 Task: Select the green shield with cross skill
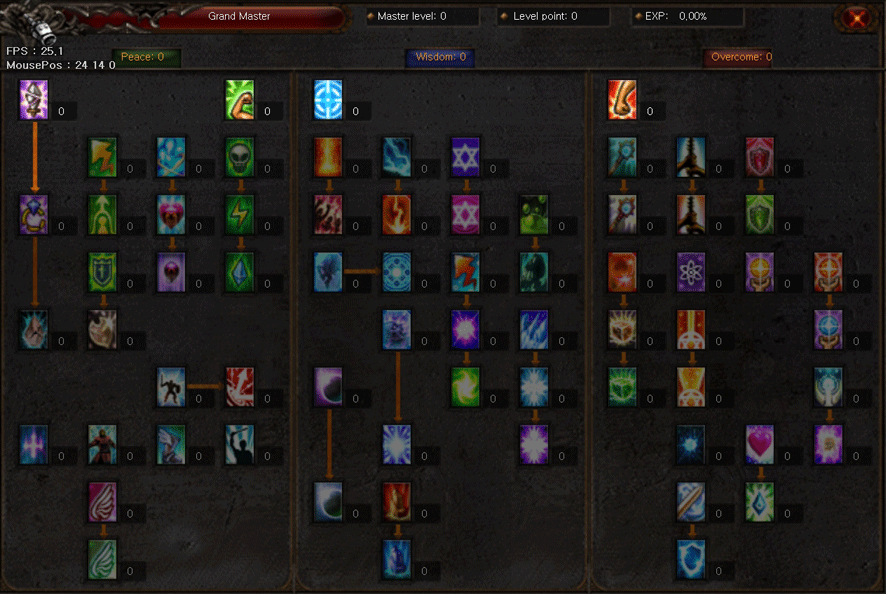pos(103,272)
